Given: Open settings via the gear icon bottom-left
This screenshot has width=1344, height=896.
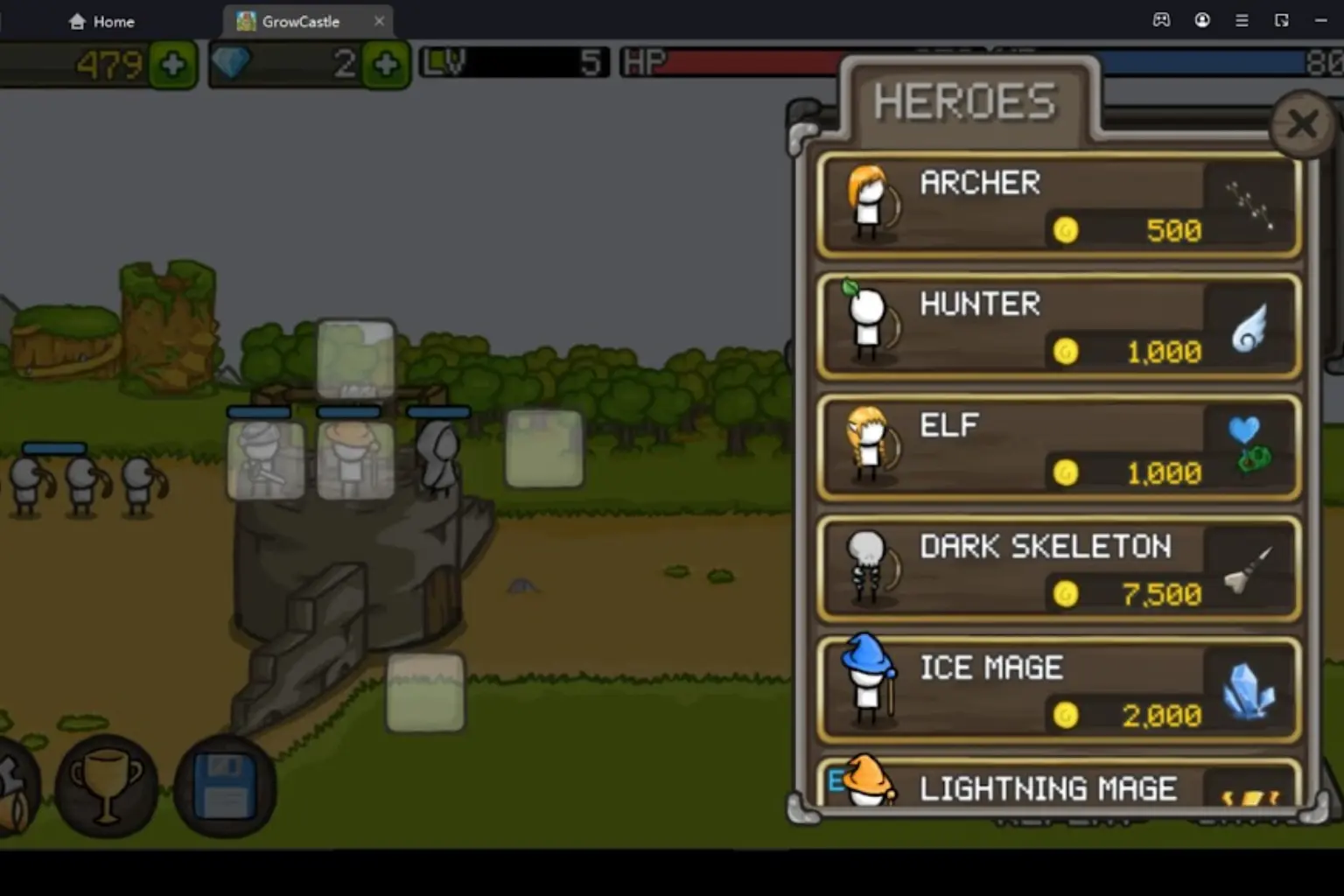Looking at the screenshot, I should [13, 786].
